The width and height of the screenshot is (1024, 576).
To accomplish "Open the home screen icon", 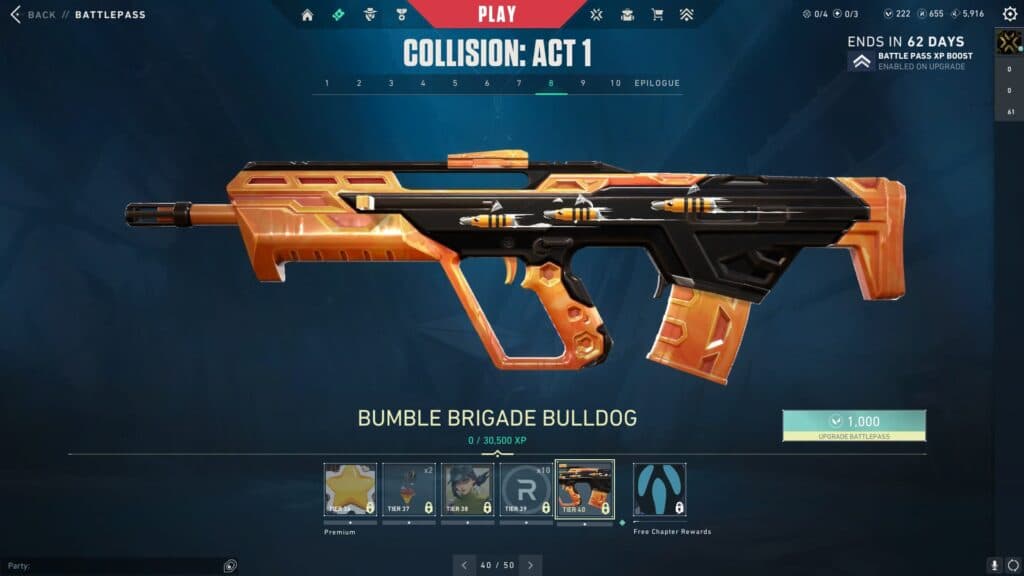I will coord(307,15).
